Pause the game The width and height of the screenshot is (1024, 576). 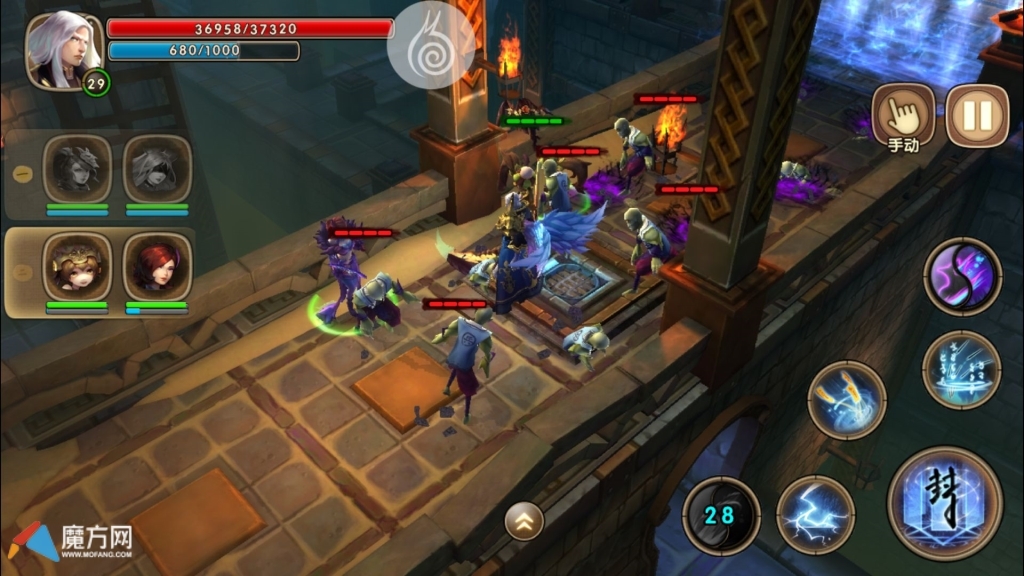(x=977, y=116)
